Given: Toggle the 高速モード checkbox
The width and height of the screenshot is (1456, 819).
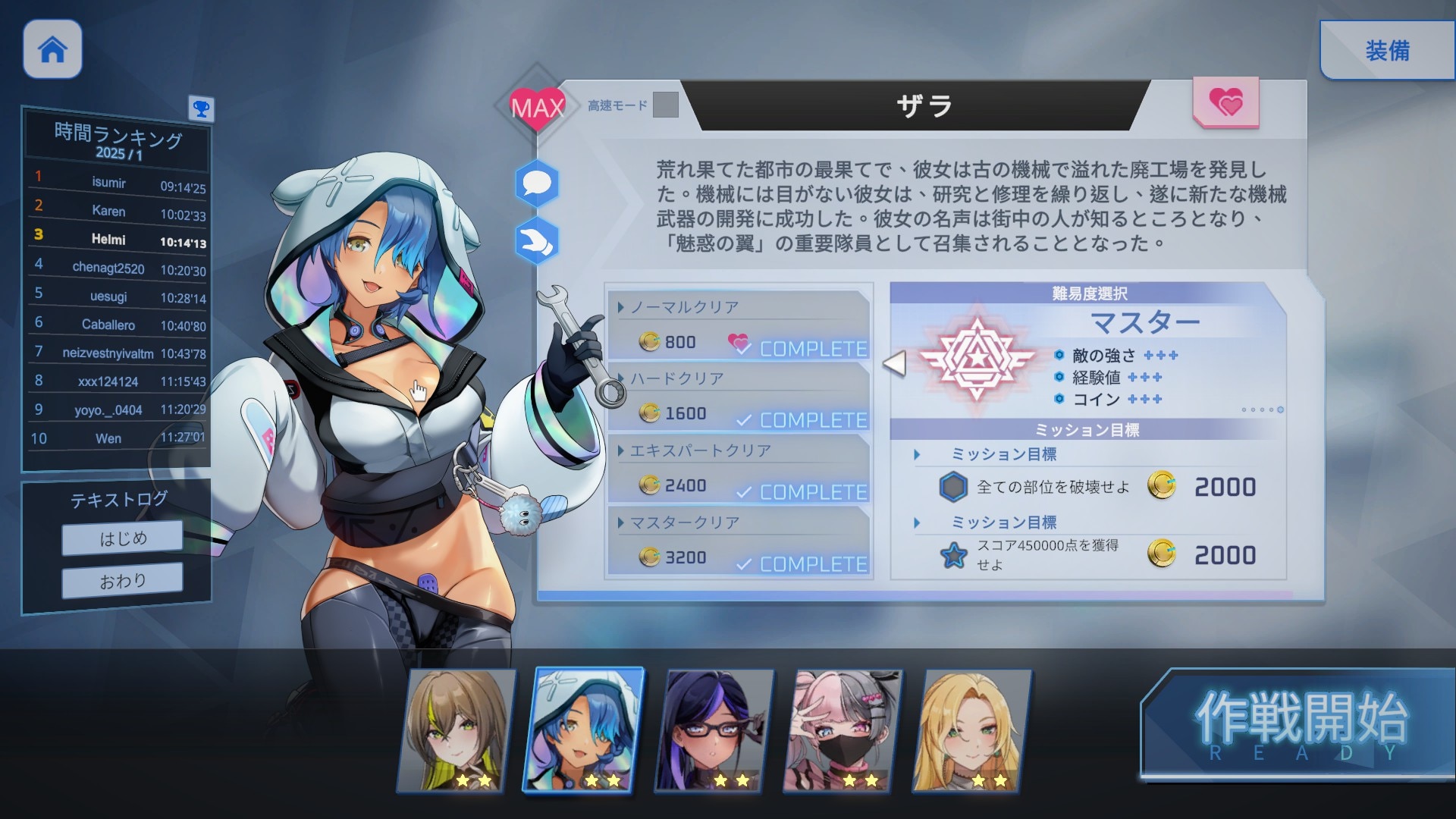Looking at the screenshot, I should (665, 106).
